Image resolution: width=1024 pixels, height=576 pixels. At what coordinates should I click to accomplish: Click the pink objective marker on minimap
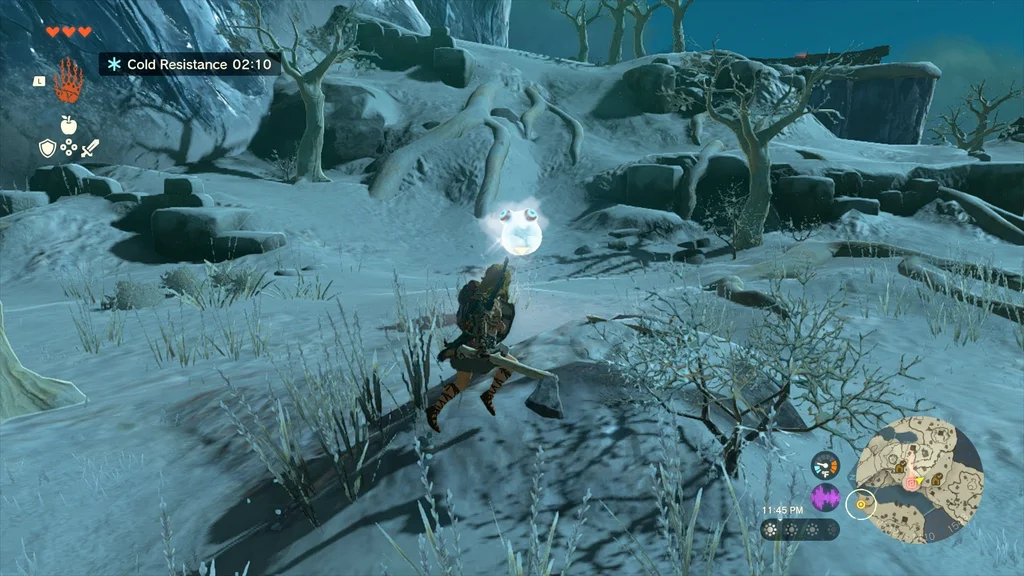(x=910, y=482)
